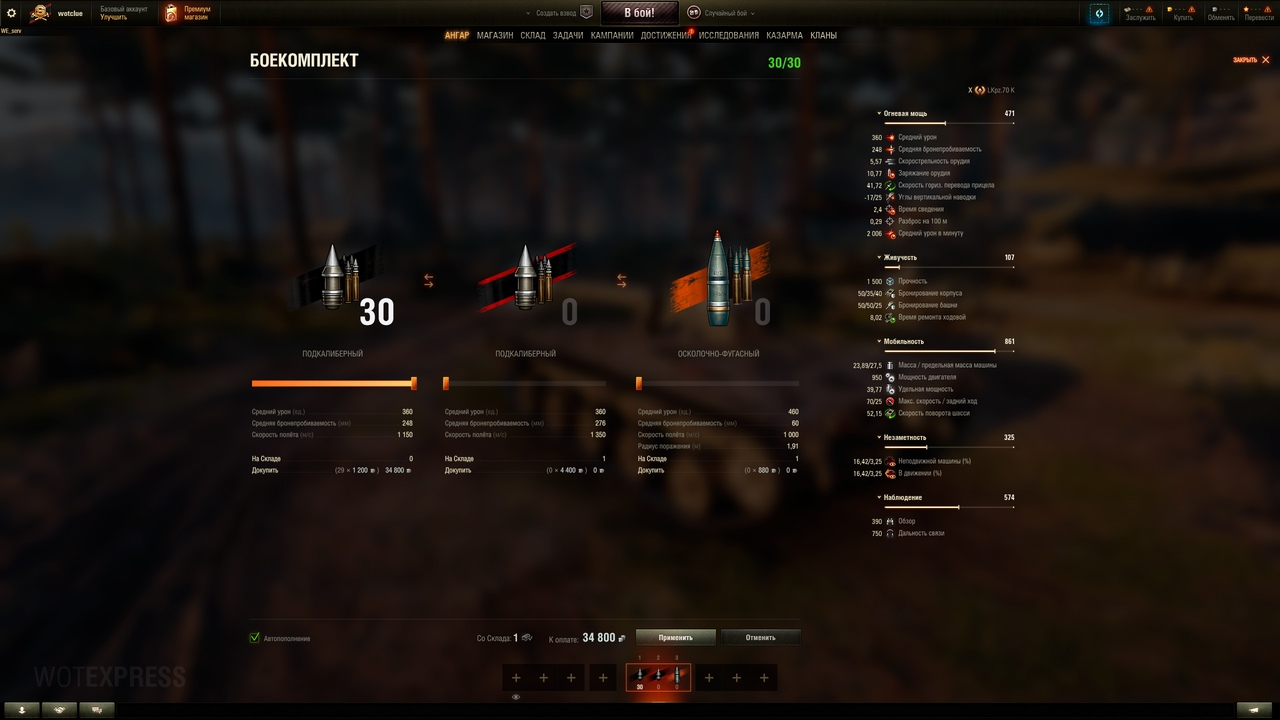1280x720 pixels.
Task: Apply ammo changes with Применить
Action: click(x=676, y=637)
